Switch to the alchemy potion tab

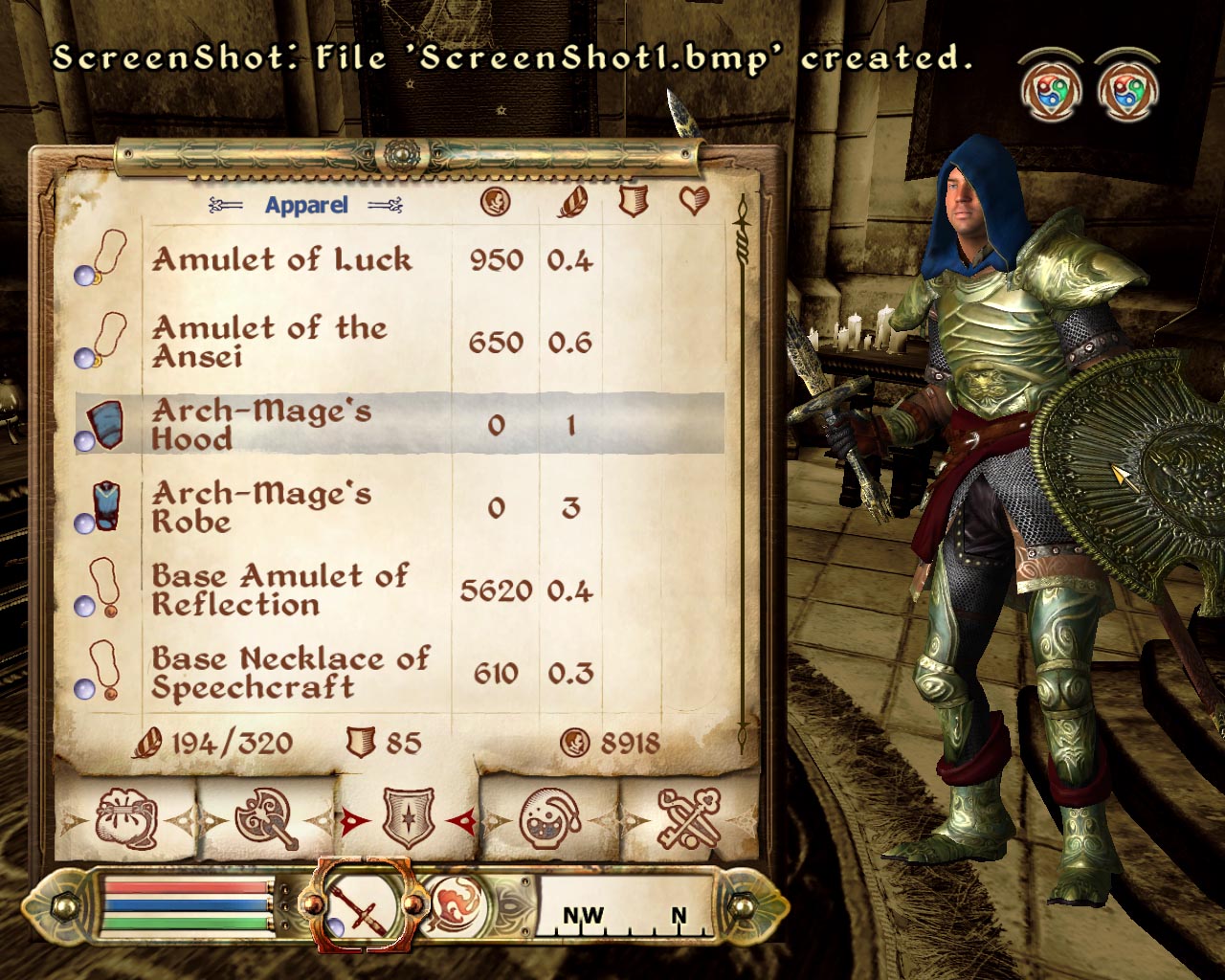549,819
